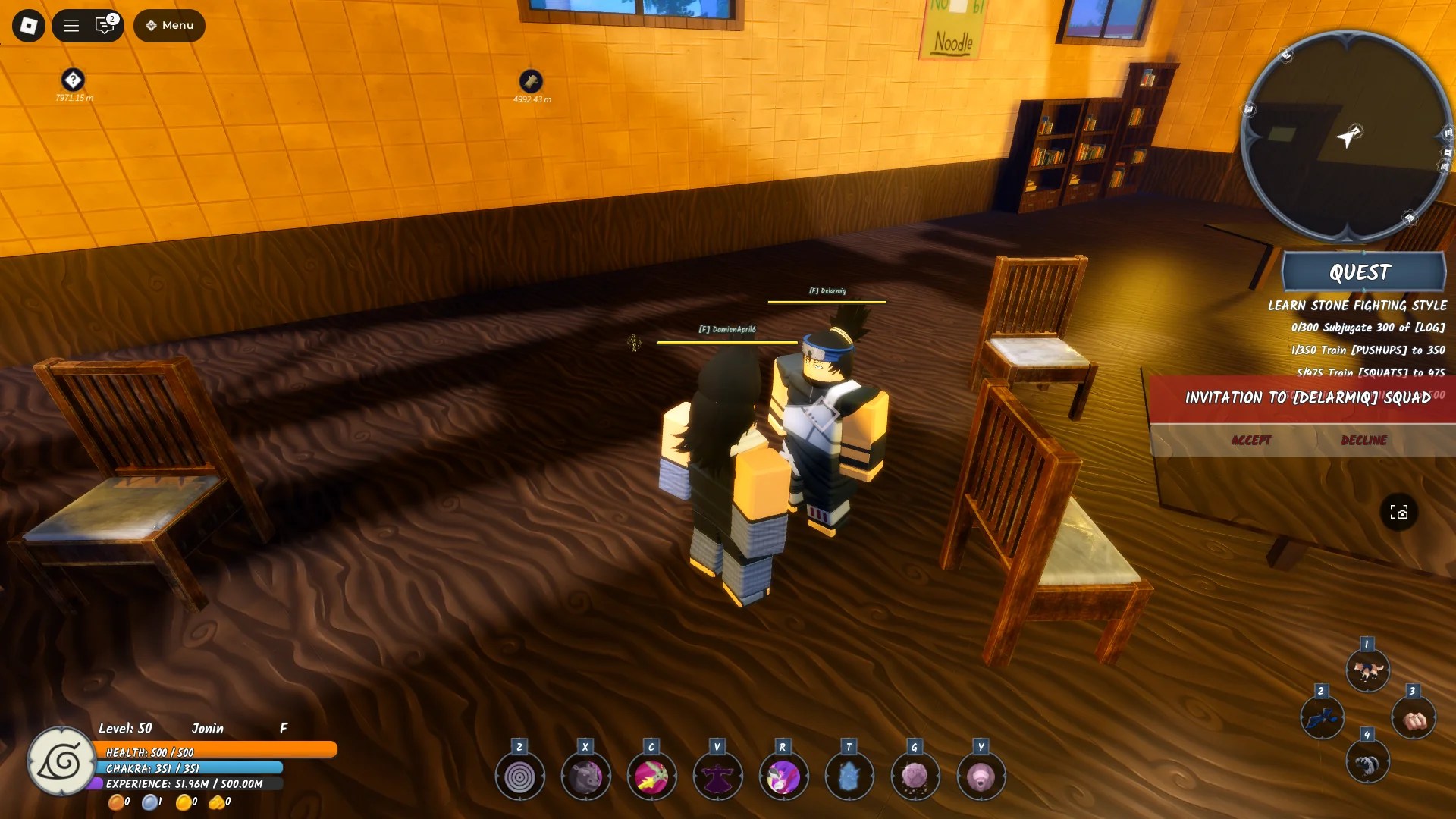Activate the X boar summon ability
1456x819 pixels.
(x=585, y=776)
